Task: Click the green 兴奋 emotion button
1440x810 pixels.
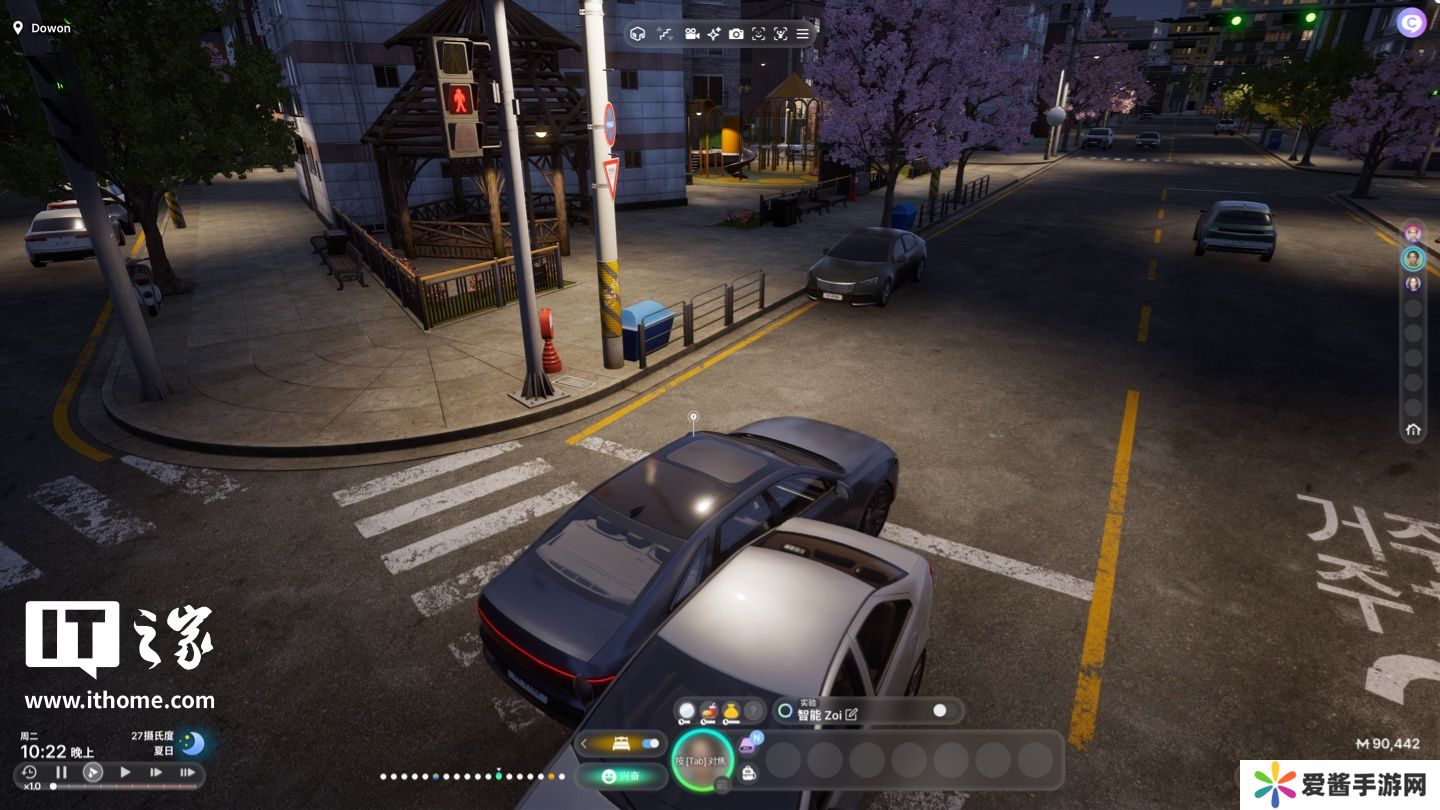Action: coord(621,776)
